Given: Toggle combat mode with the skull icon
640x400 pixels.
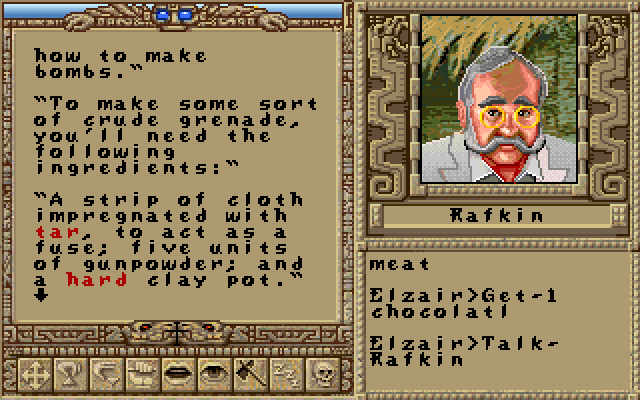Looking at the screenshot, I should 323,373.
